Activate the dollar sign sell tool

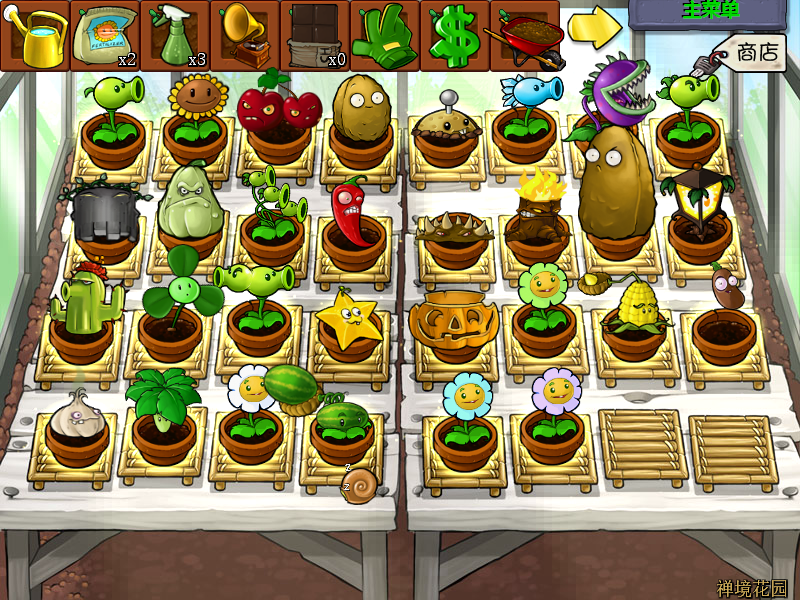455,35
